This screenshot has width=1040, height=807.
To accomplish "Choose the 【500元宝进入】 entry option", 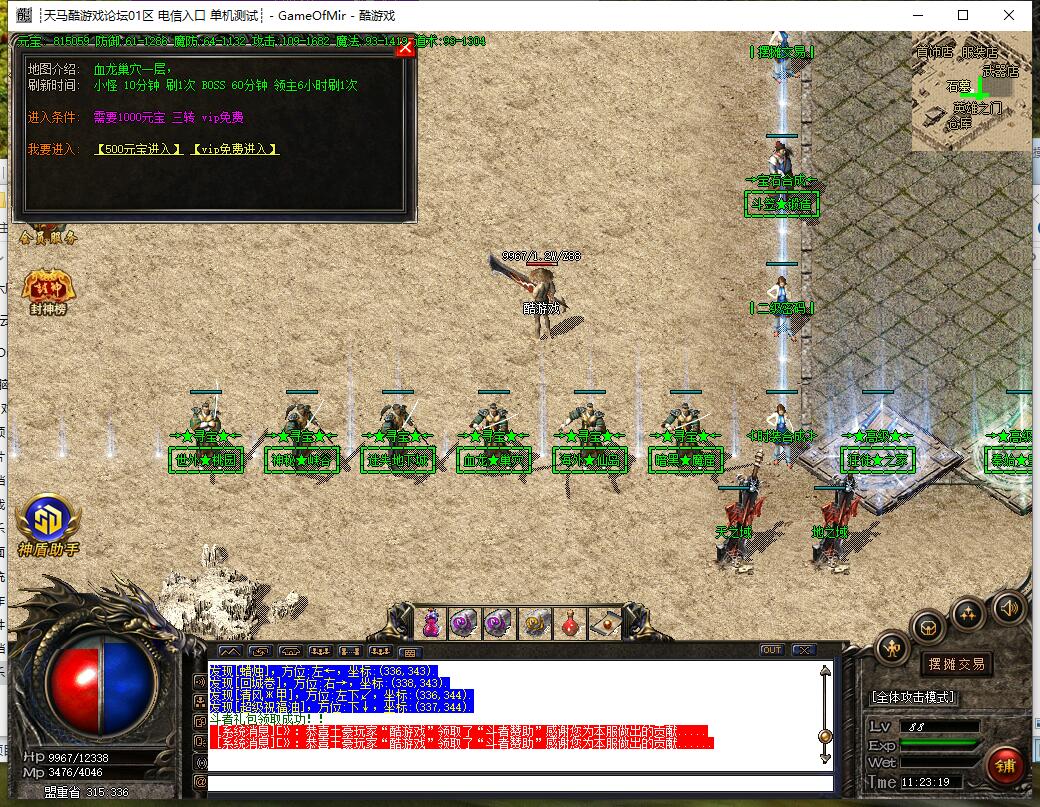I will pyautogui.click(x=138, y=149).
